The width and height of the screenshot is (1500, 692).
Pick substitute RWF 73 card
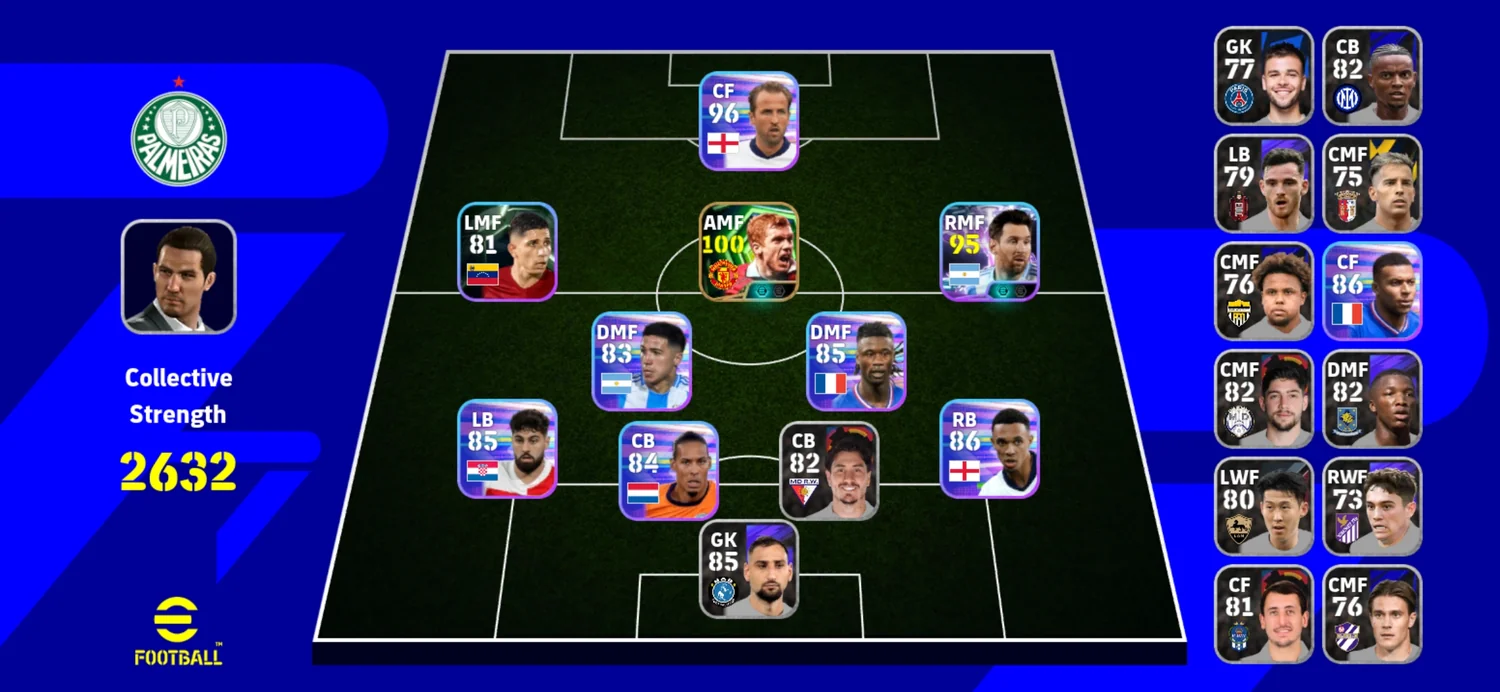pos(1372,507)
